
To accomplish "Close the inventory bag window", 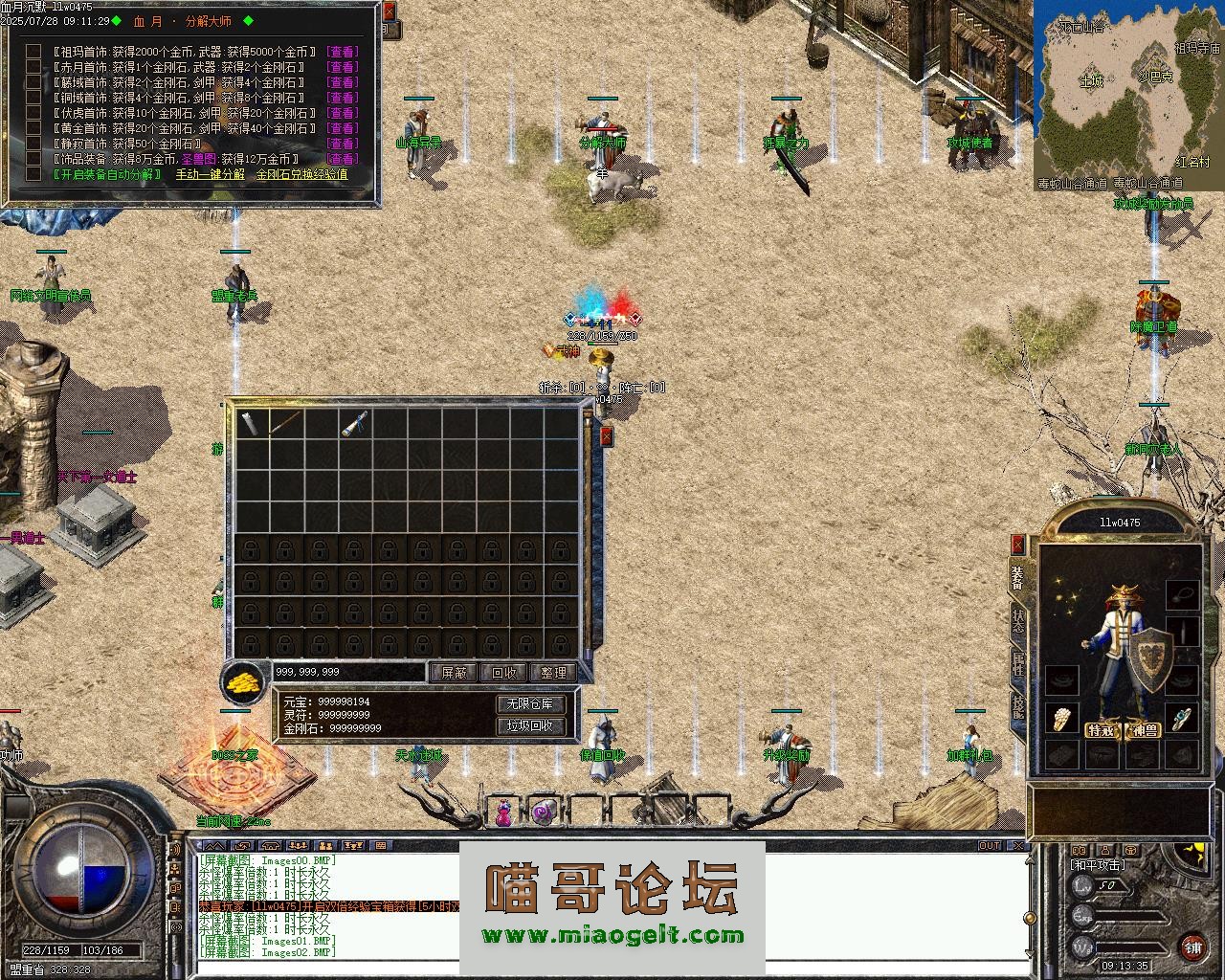I will (606, 436).
